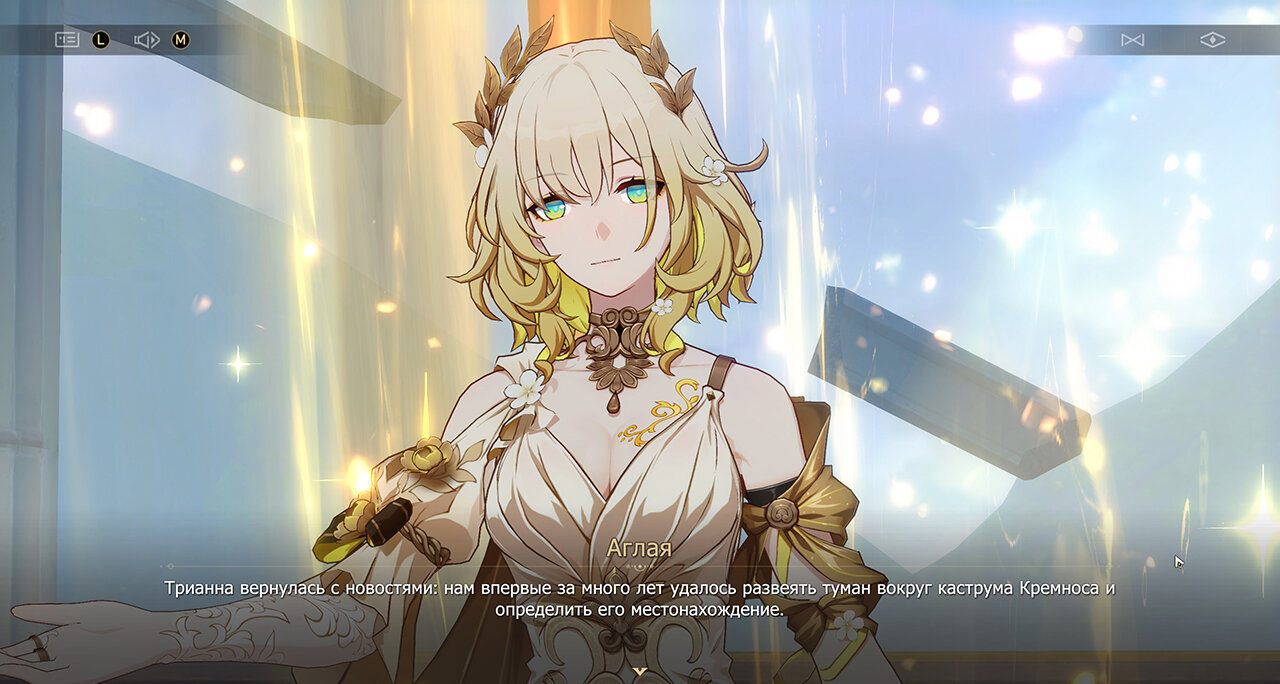Click the bowtie-shaped skip dialogue icon
This screenshot has height=684, width=1280.
(x=1132, y=40)
